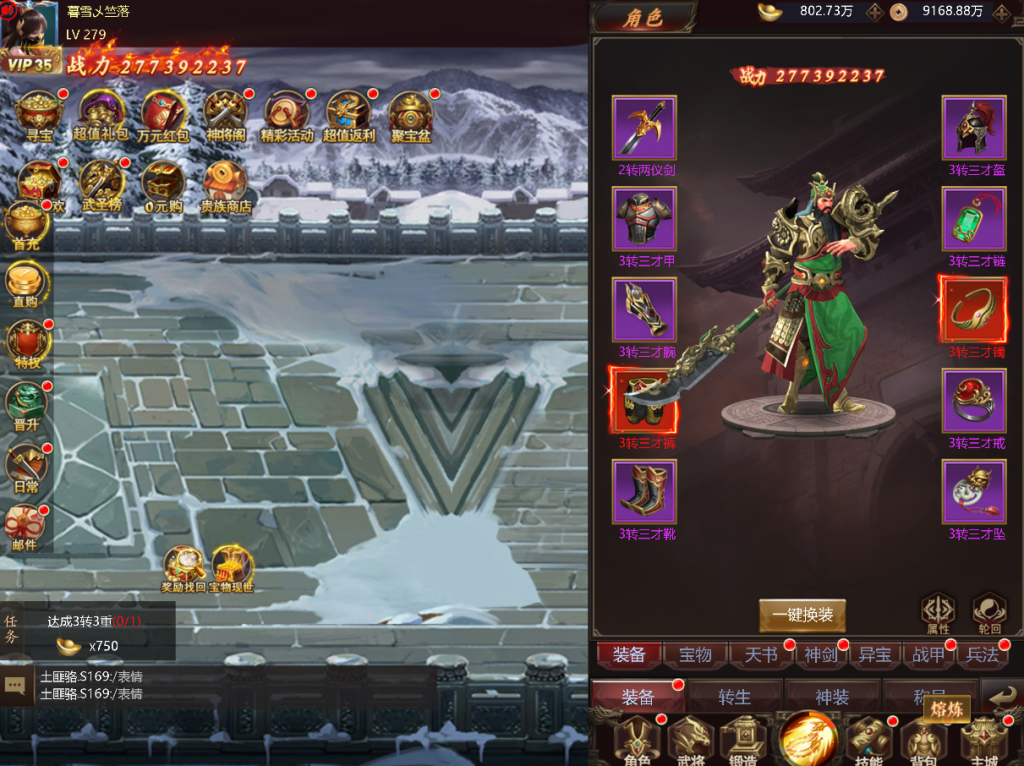Open the 日常 daily activities icon
The width and height of the screenshot is (1024, 766).
point(25,468)
